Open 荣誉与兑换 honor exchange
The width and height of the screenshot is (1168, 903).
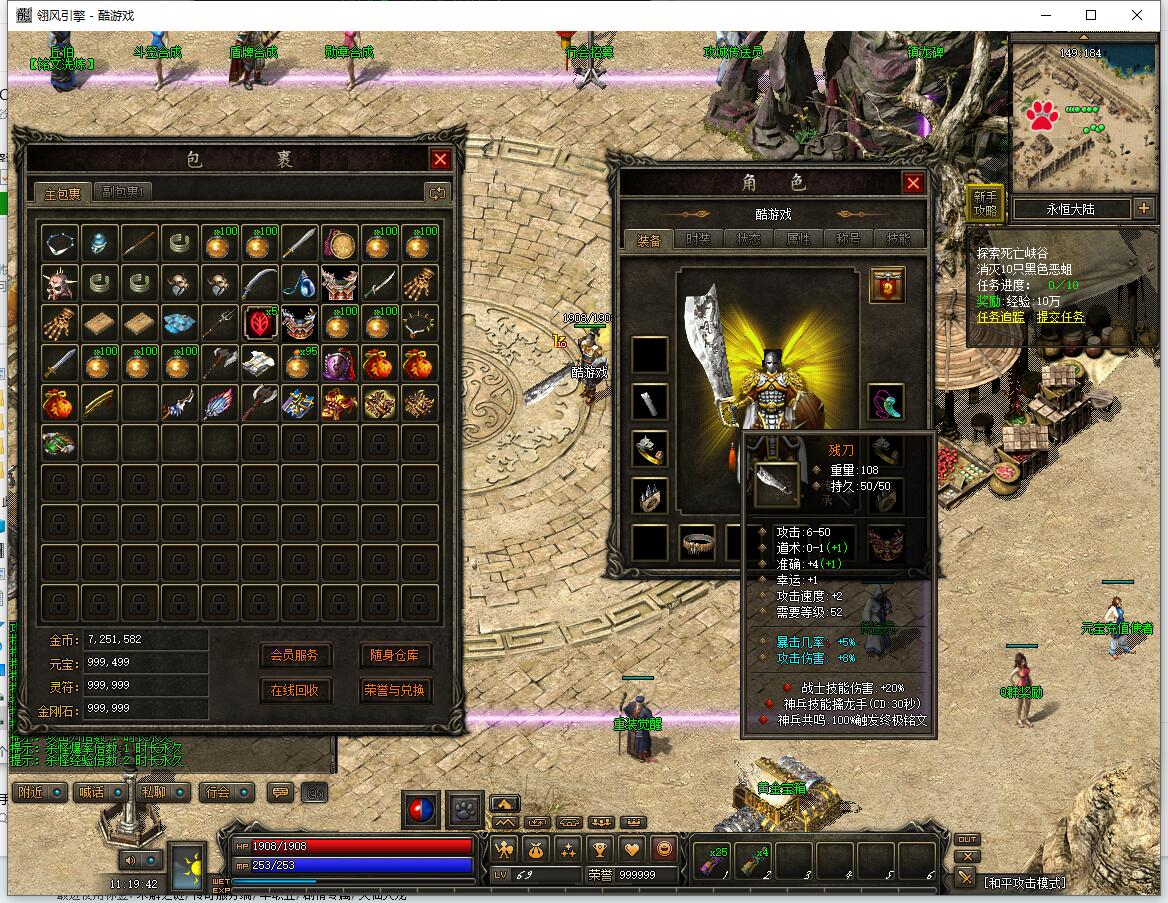pyautogui.click(x=395, y=690)
